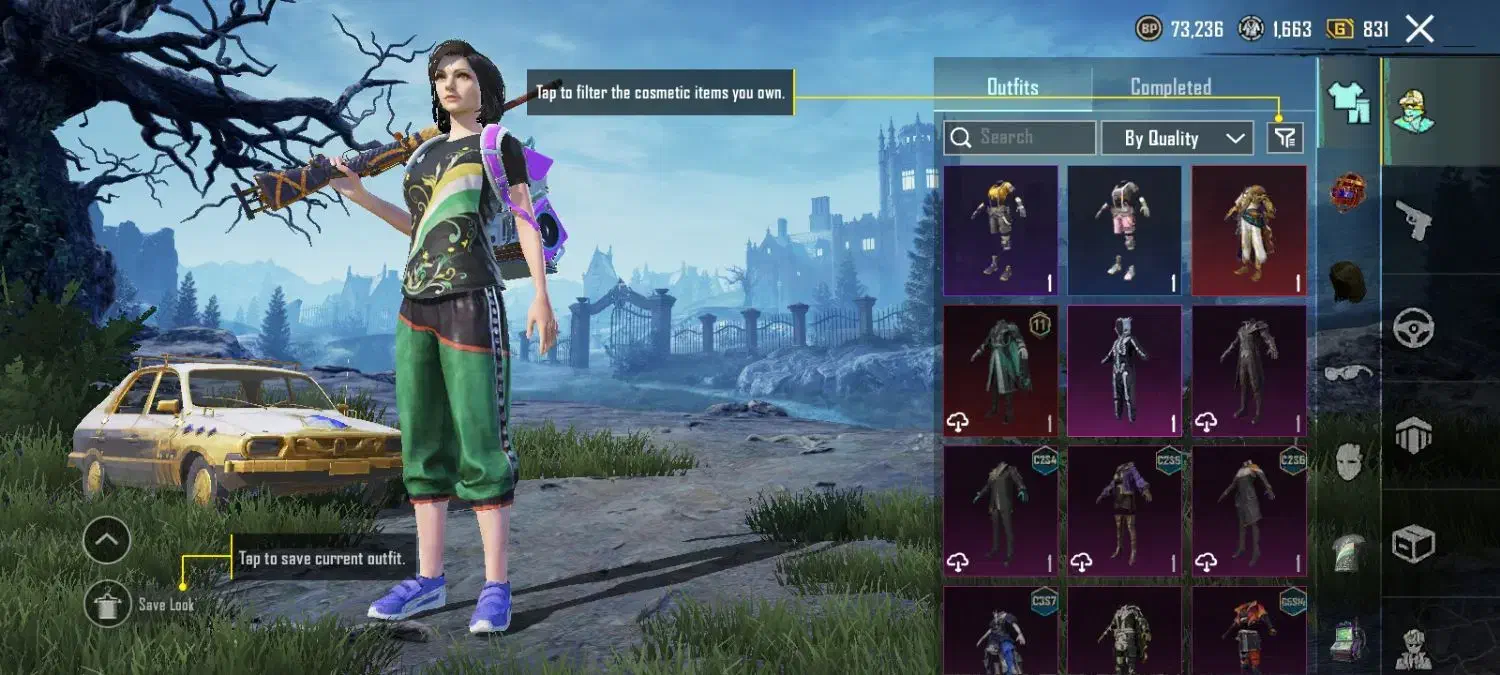1500x675 pixels.
Task: Select the outfit tagged C2S6
Action: click(x=1248, y=510)
